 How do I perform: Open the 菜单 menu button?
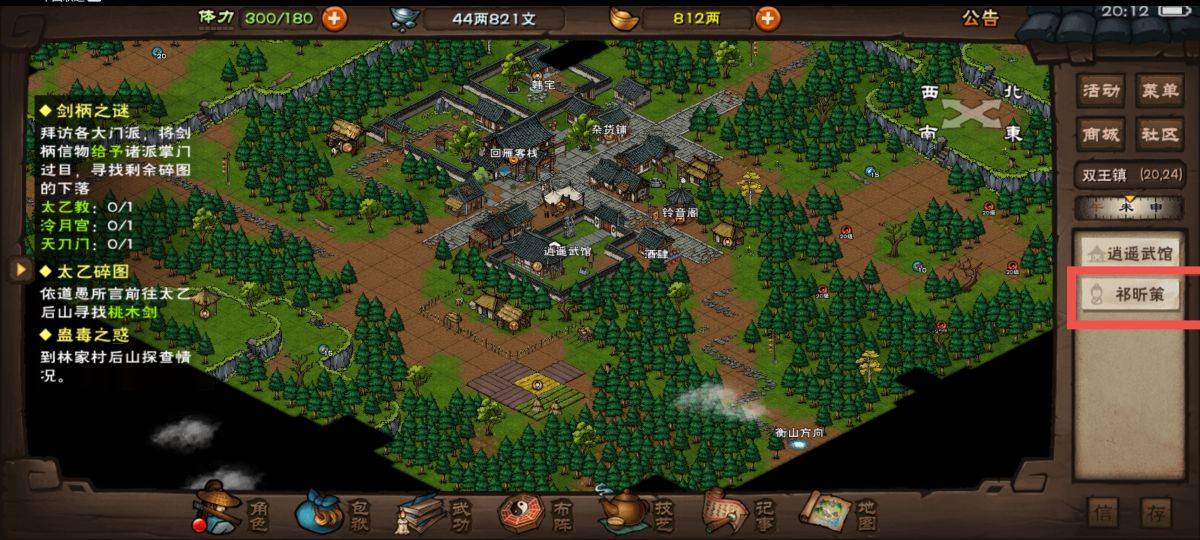tap(1160, 91)
